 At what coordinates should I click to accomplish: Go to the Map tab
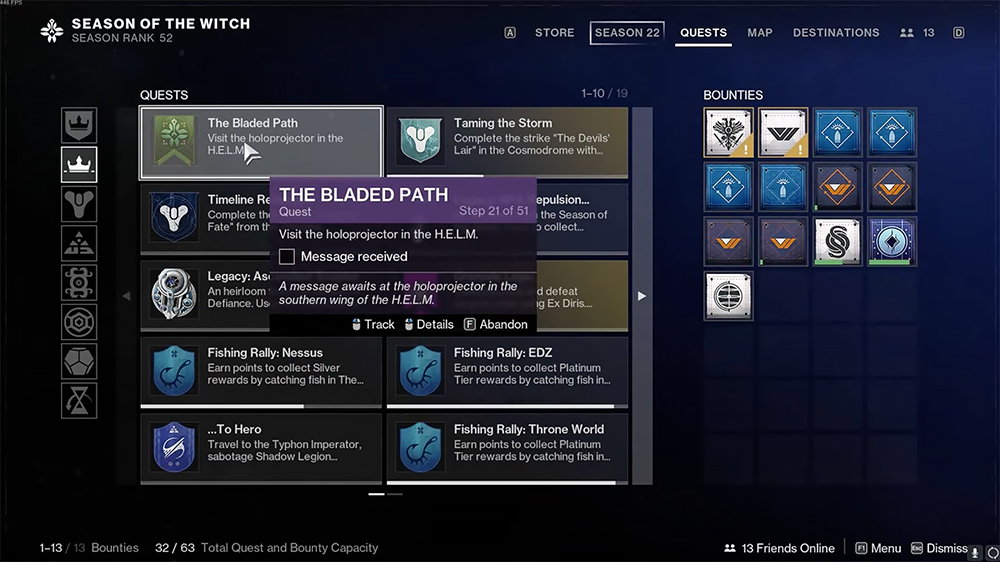click(x=760, y=33)
